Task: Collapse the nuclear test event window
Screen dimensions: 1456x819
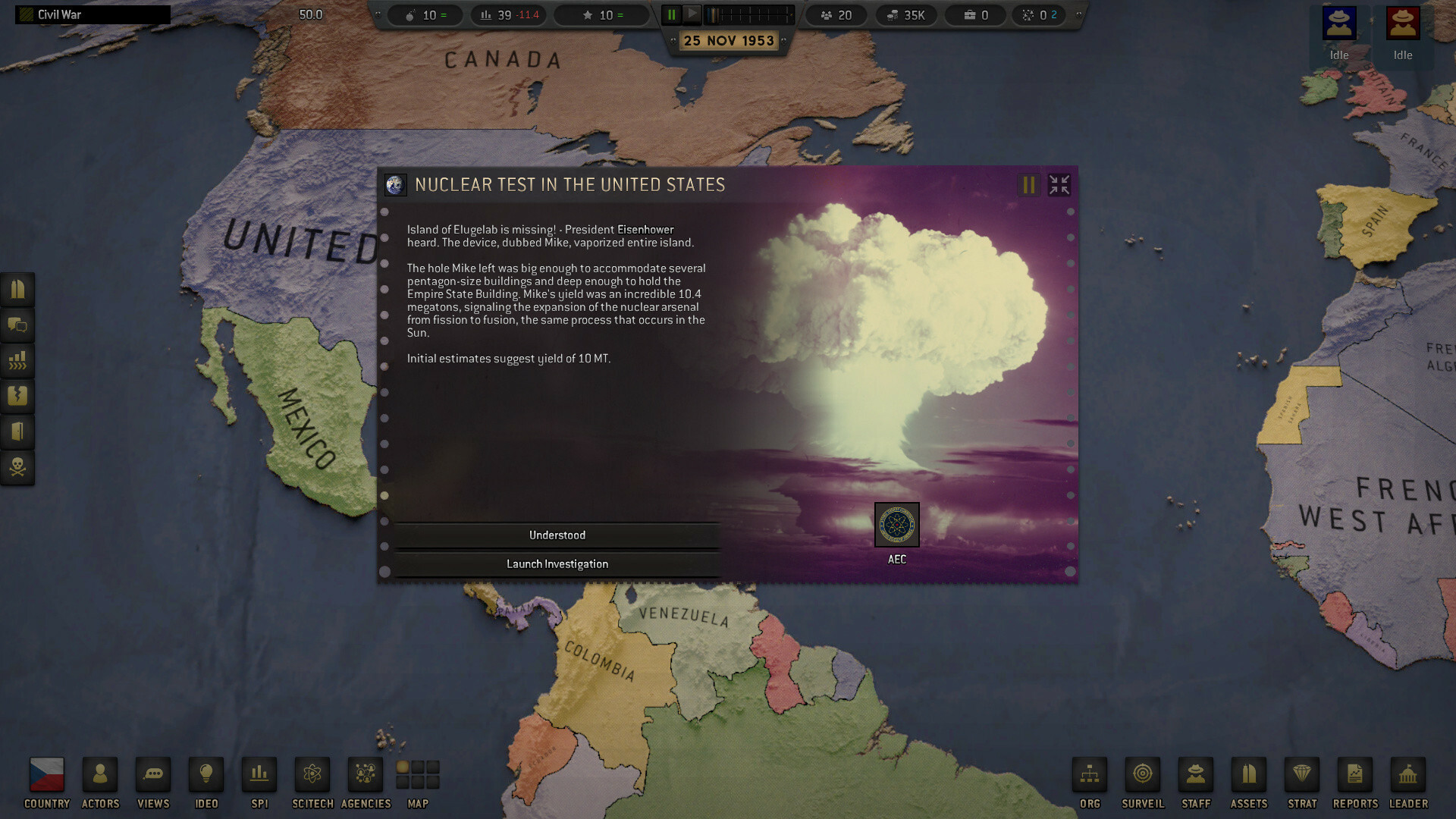Action: [1059, 184]
